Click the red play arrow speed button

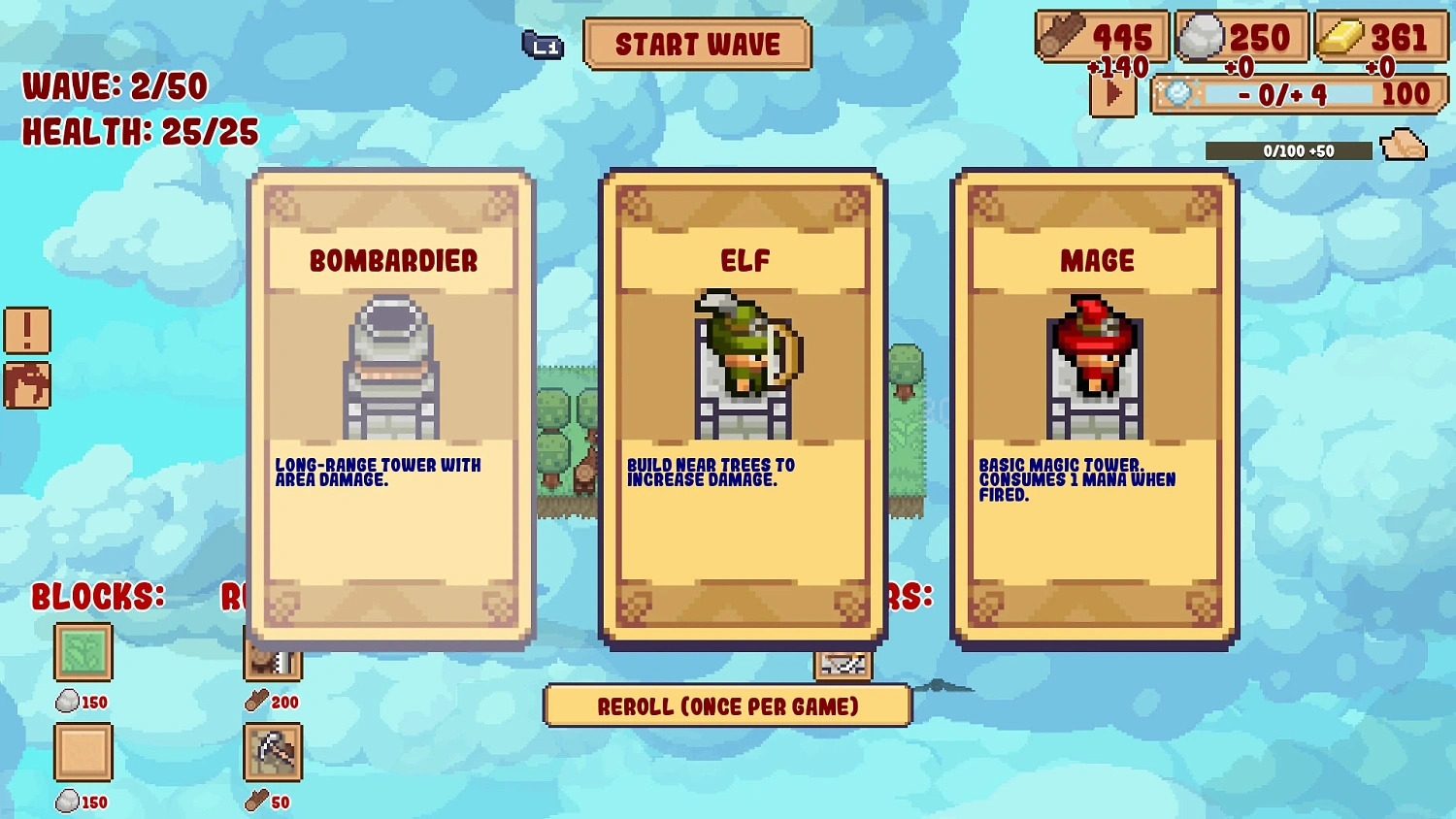(1112, 95)
